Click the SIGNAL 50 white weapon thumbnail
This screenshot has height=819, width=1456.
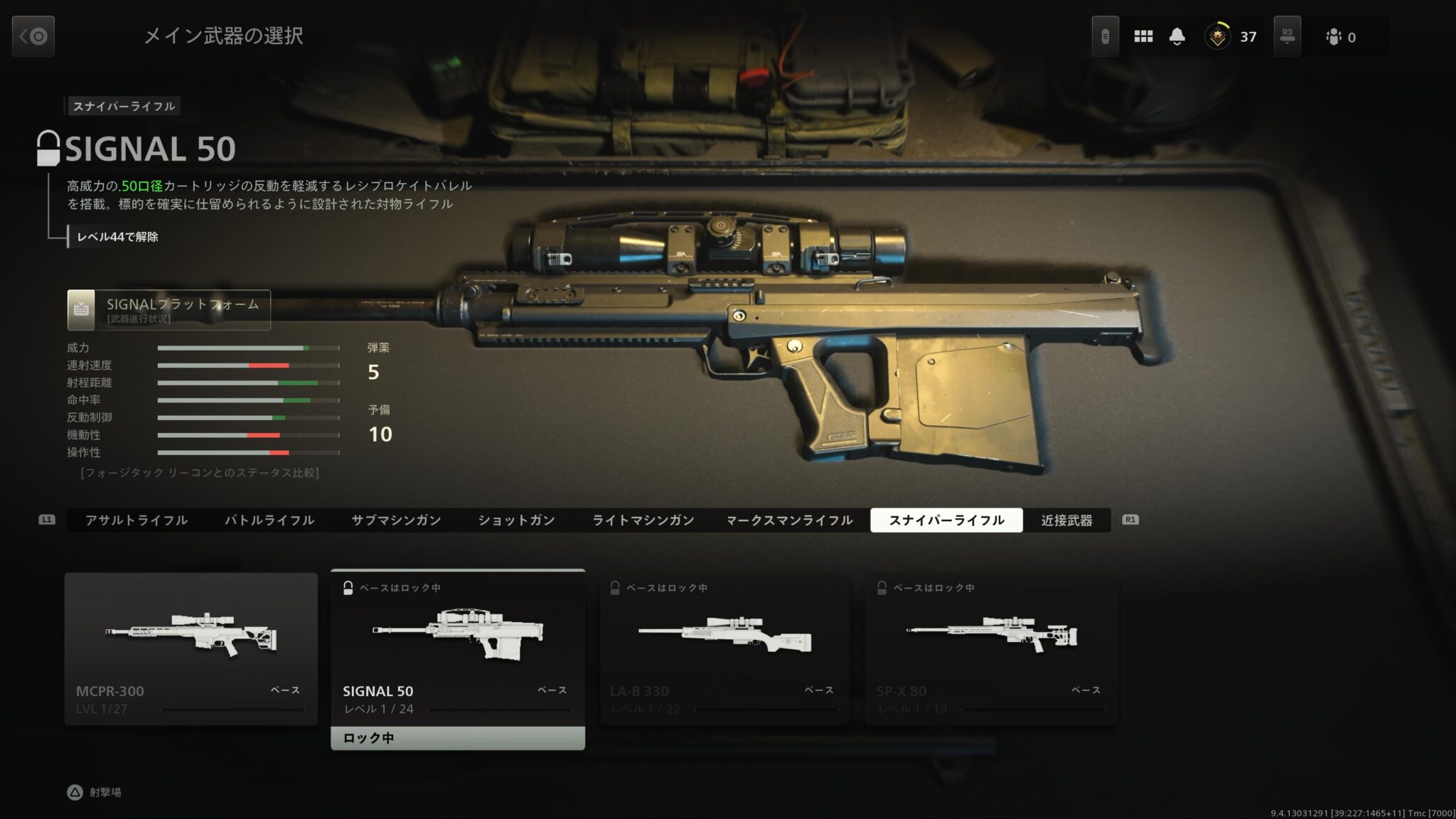(x=458, y=633)
